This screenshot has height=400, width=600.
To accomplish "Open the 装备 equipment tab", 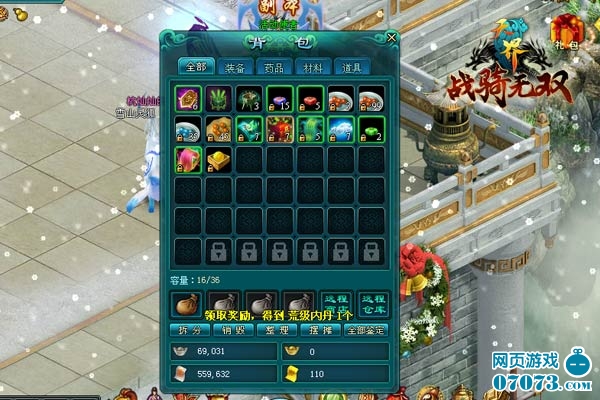I will point(235,68).
